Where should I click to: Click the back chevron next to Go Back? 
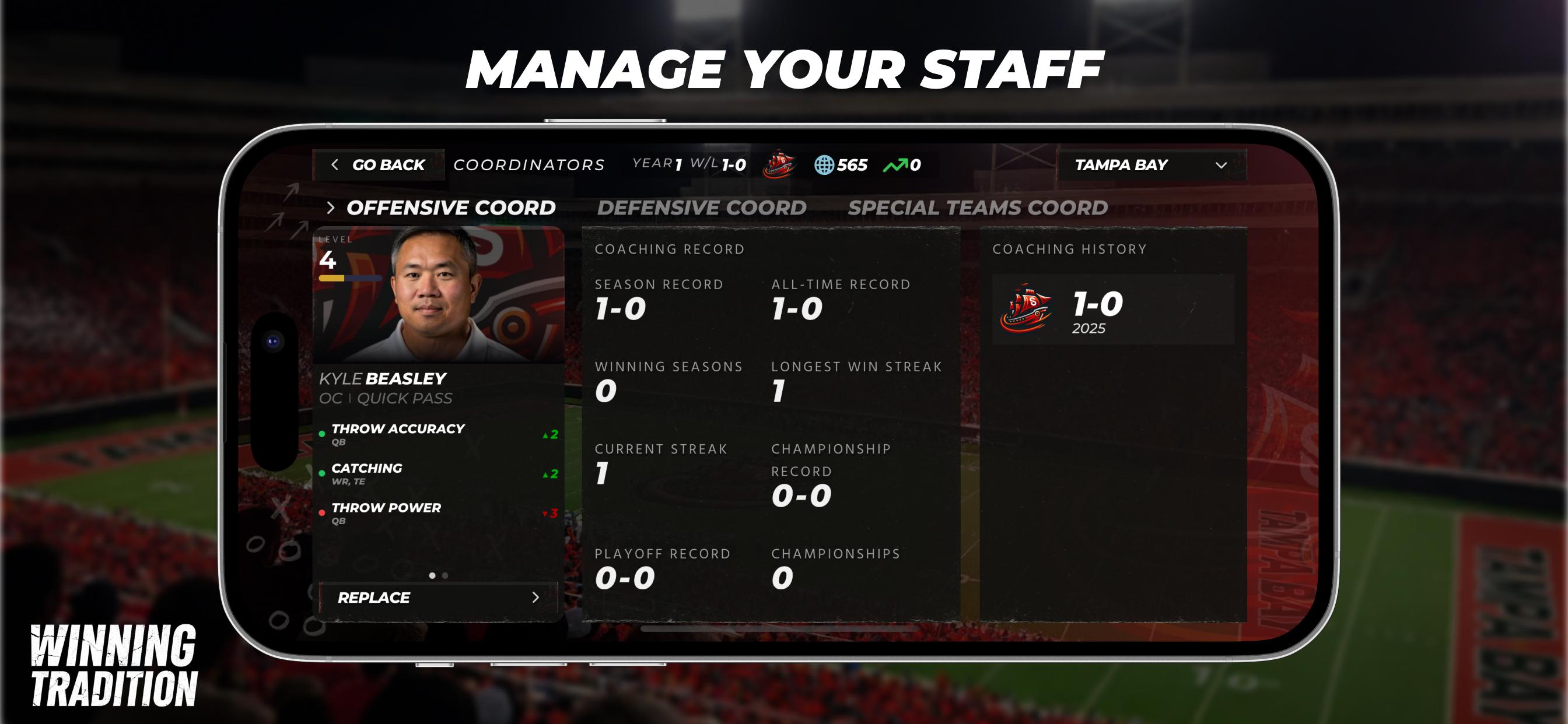click(334, 165)
